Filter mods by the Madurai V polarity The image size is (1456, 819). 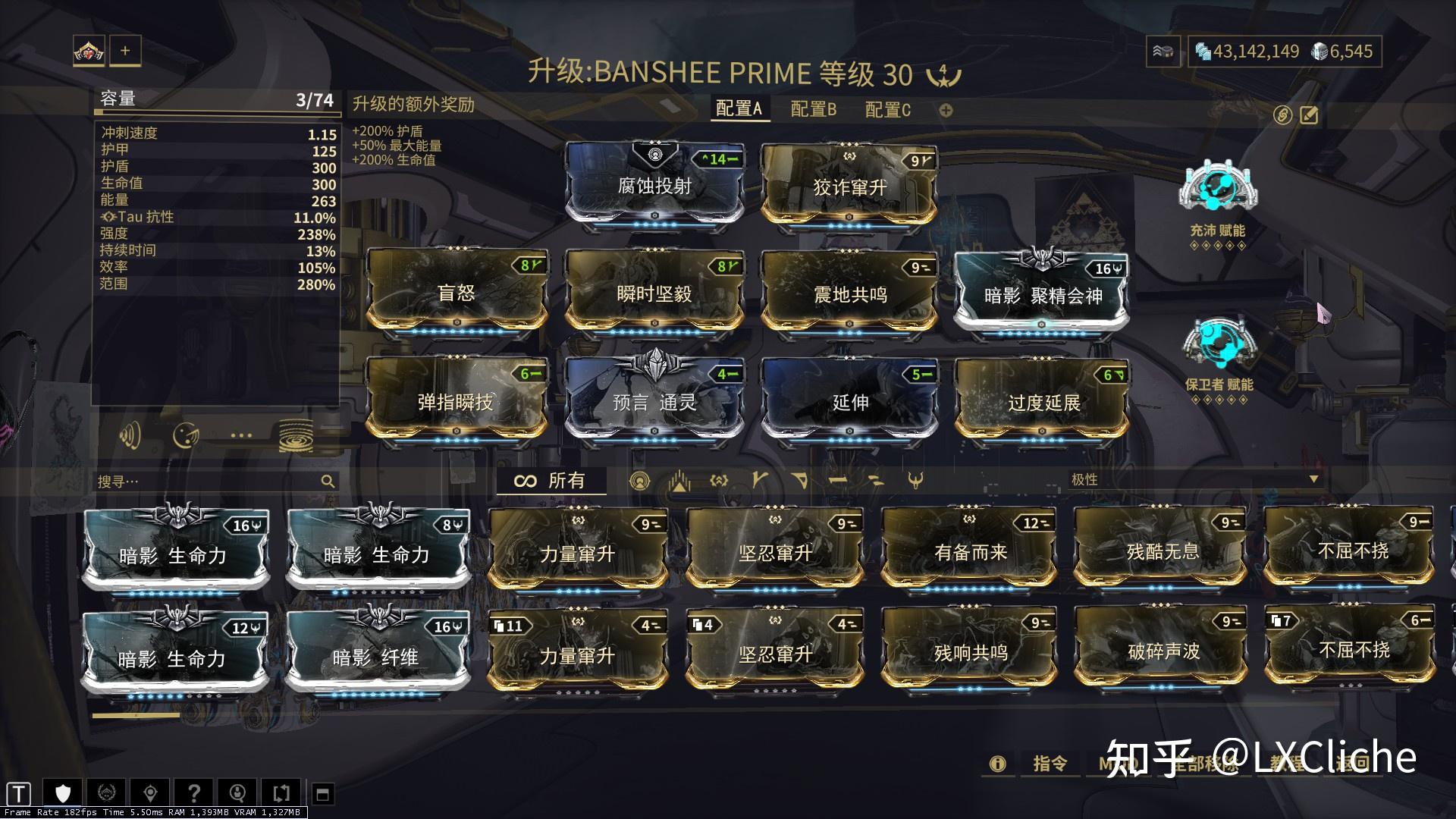coord(760,480)
